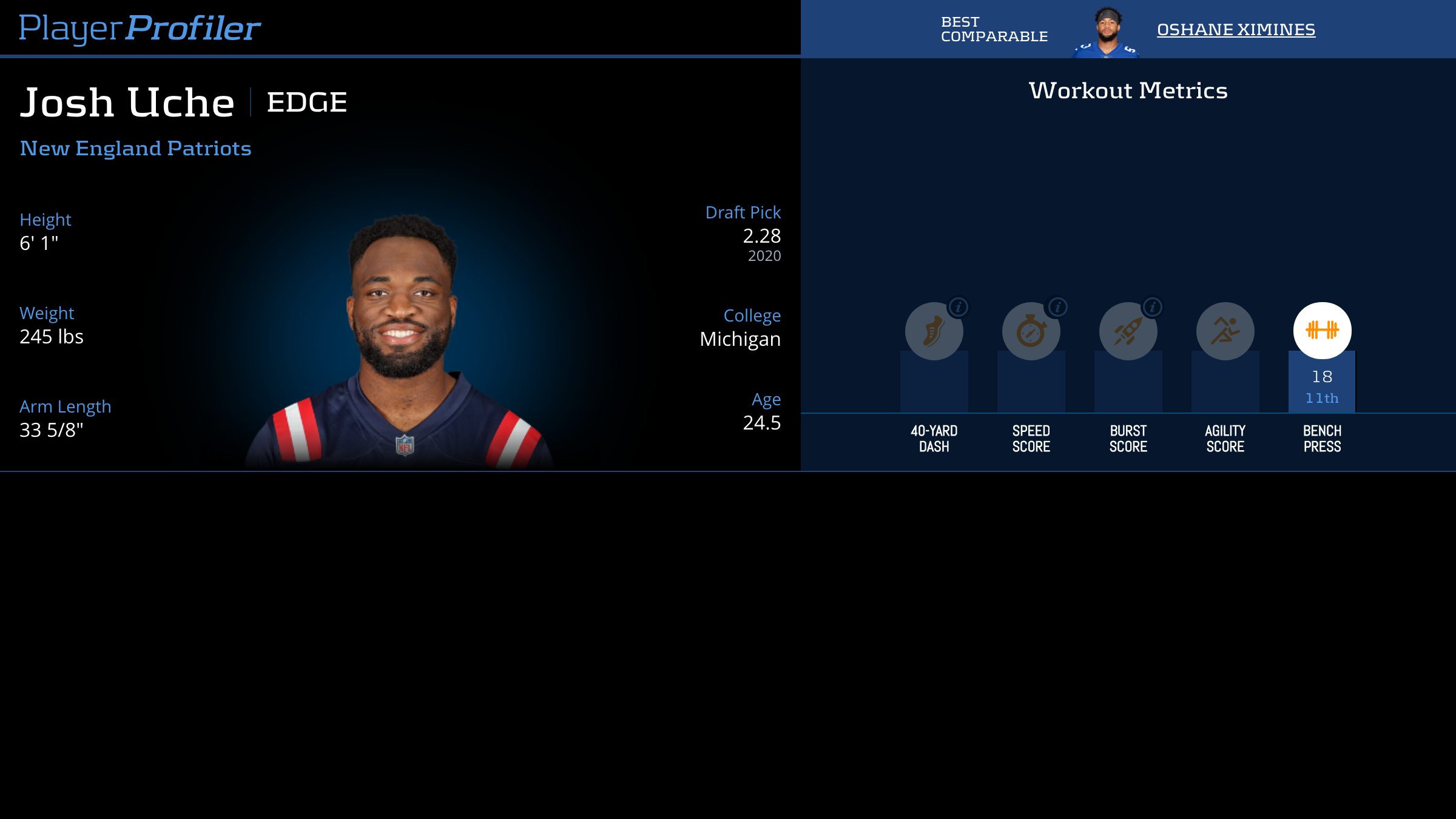The height and width of the screenshot is (819, 1456).
Task: Open the PlayerProfiler logo home link
Action: click(140, 28)
